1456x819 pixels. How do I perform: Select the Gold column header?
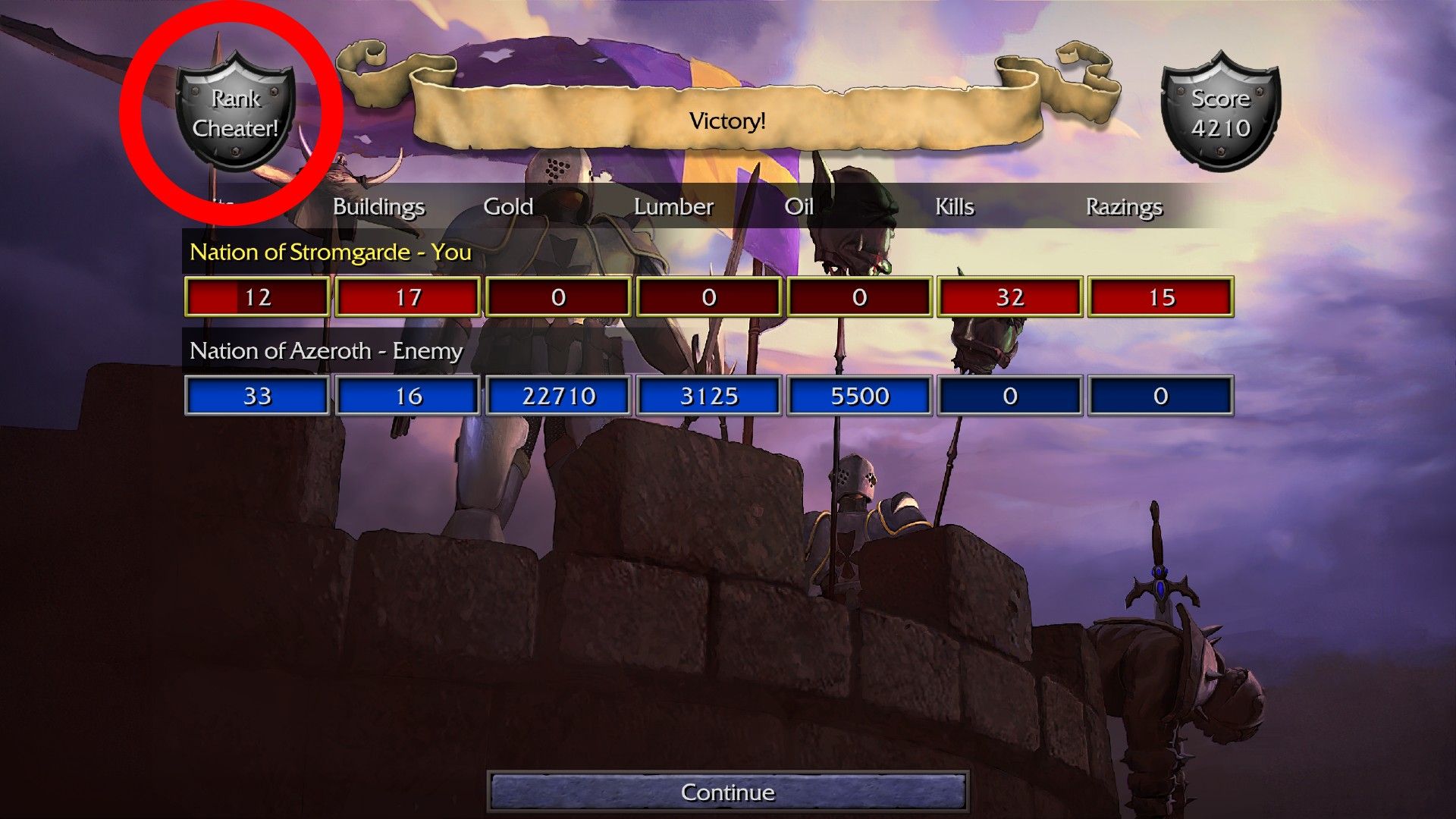tap(510, 206)
